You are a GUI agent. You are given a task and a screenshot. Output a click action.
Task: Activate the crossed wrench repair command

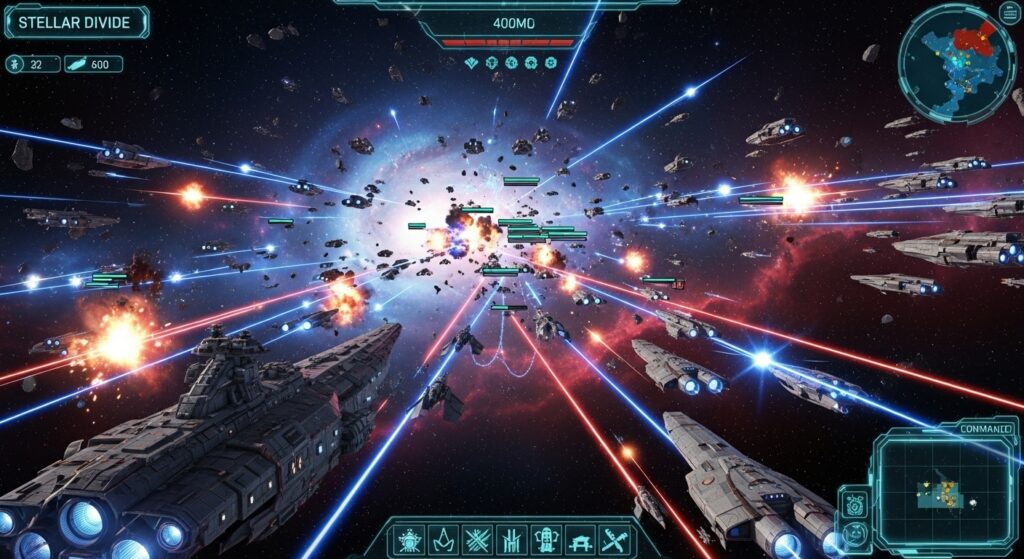pyautogui.click(x=613, y=537)
